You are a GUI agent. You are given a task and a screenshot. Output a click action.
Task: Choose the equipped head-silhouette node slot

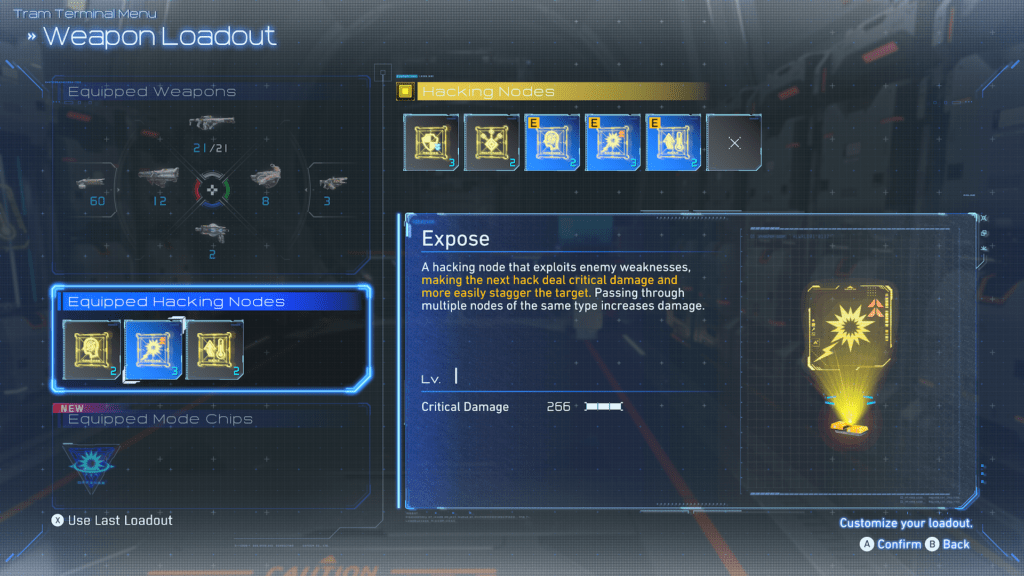click(91, 349)
